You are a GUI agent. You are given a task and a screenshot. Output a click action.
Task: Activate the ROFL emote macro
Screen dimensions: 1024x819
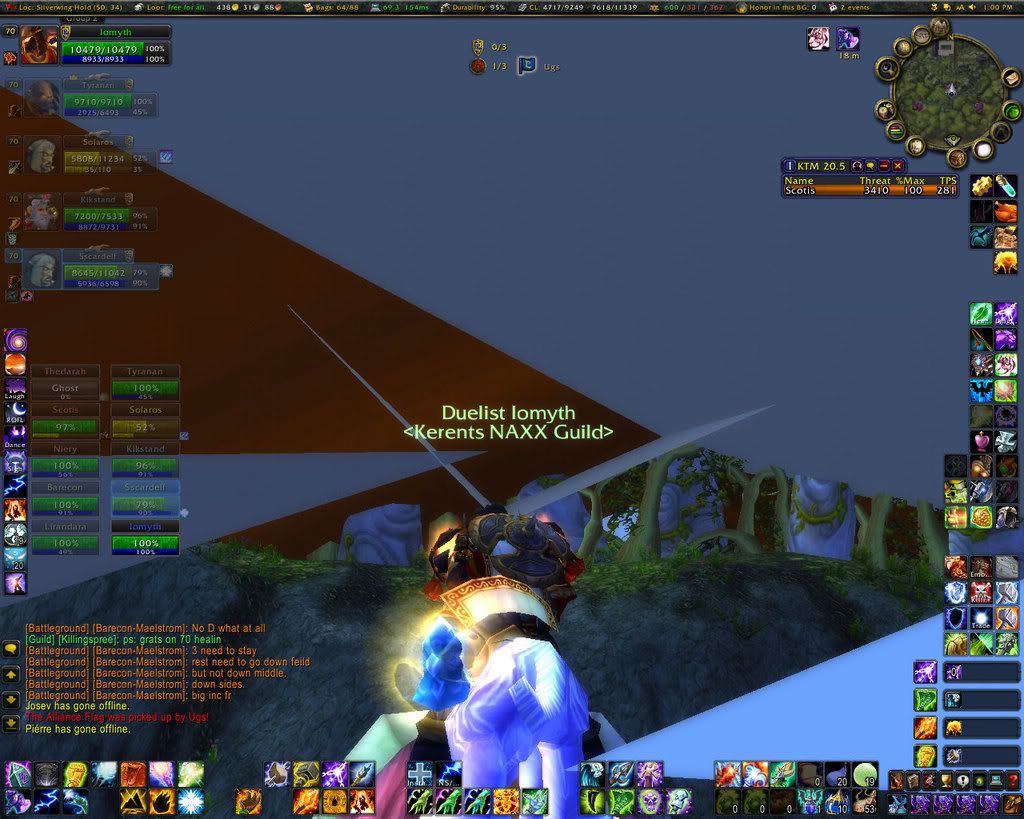click(x=15, y=410)
